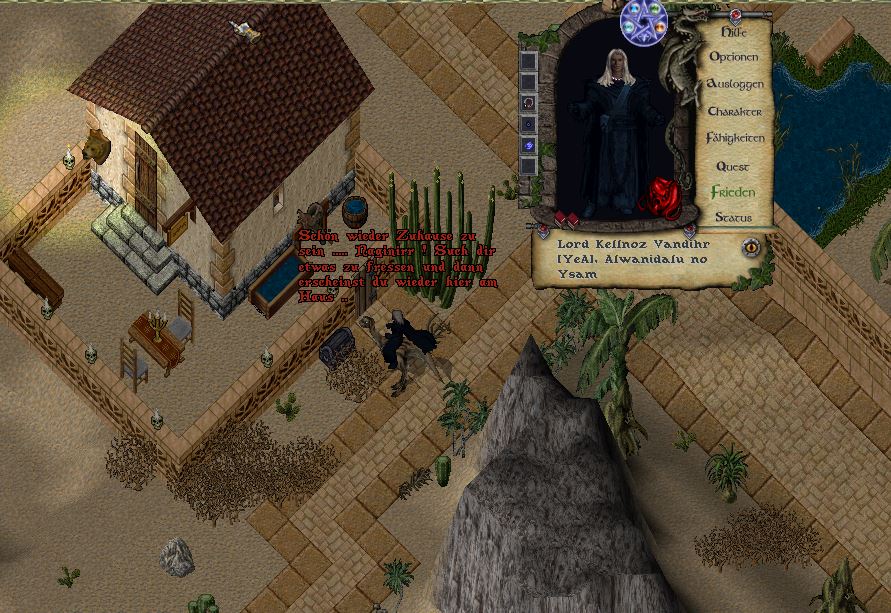Show the Fähigkeiten skills list
Viewport: 891px width, 613px height.
tap(735, 138)
